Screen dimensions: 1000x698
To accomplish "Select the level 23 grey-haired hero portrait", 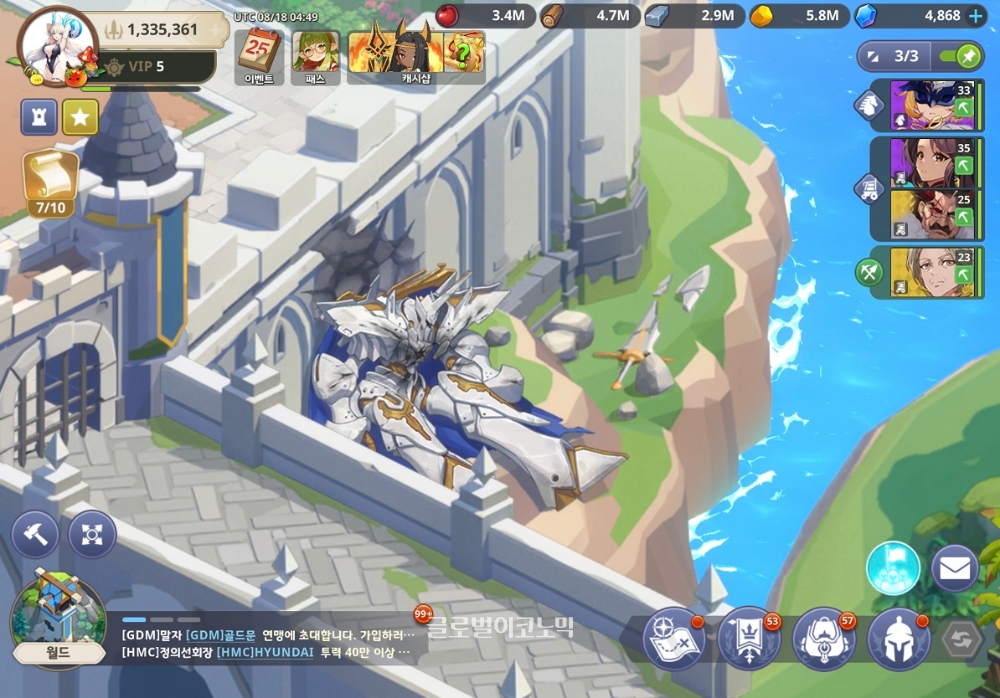I will [x=931, y=272].
